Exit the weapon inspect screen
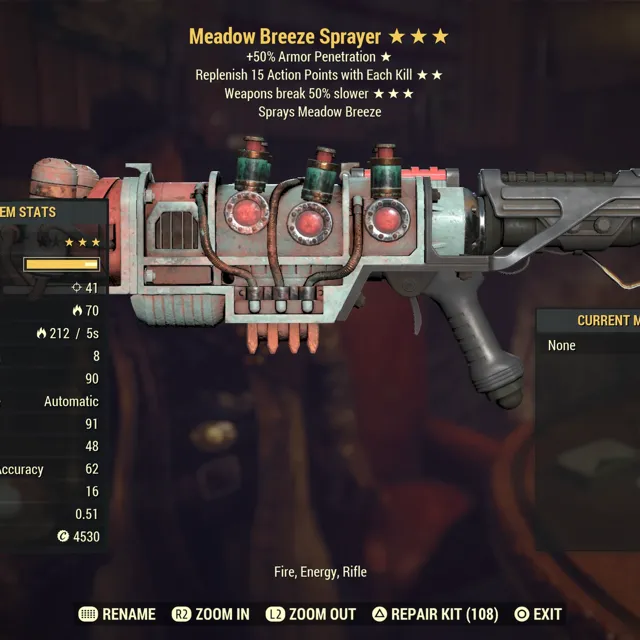 pos(537,614)
